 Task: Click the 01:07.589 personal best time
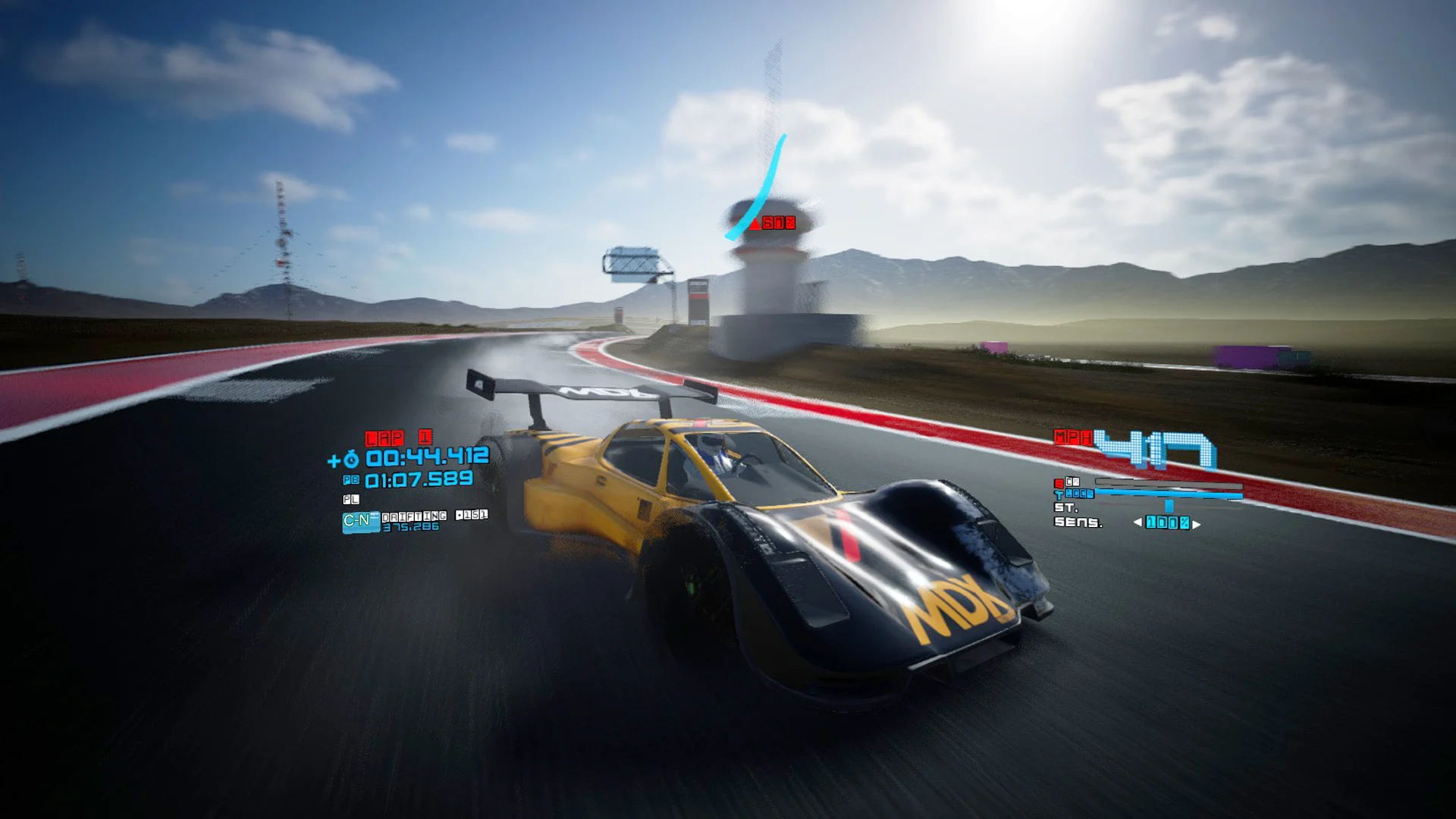420,480
